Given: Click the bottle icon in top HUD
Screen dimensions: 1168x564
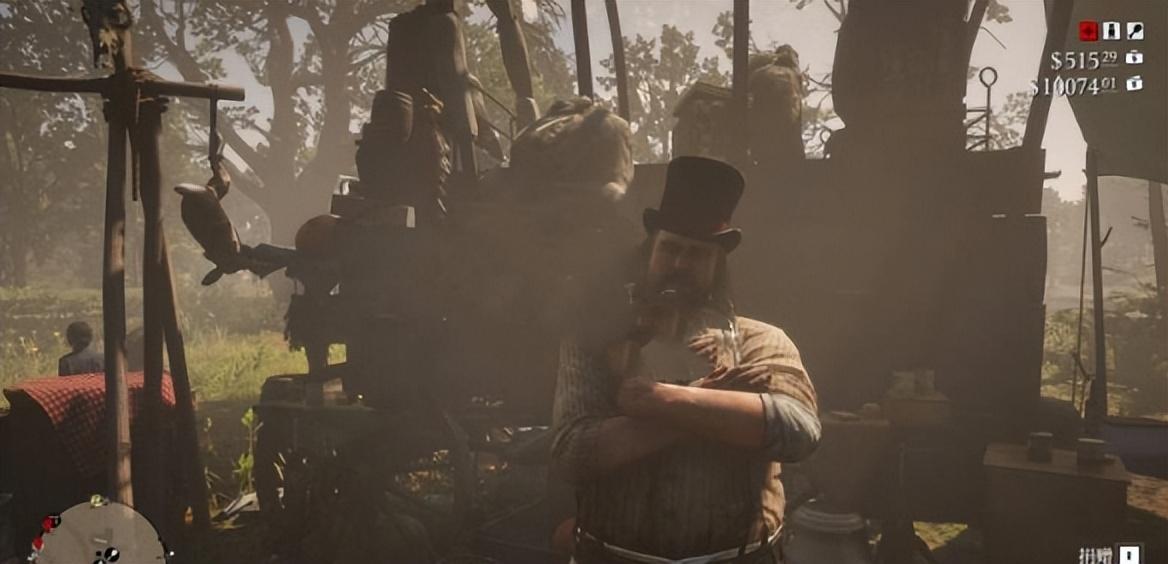Looking at the screenshot, I should pyautogui.click(x=1111, y=31).
